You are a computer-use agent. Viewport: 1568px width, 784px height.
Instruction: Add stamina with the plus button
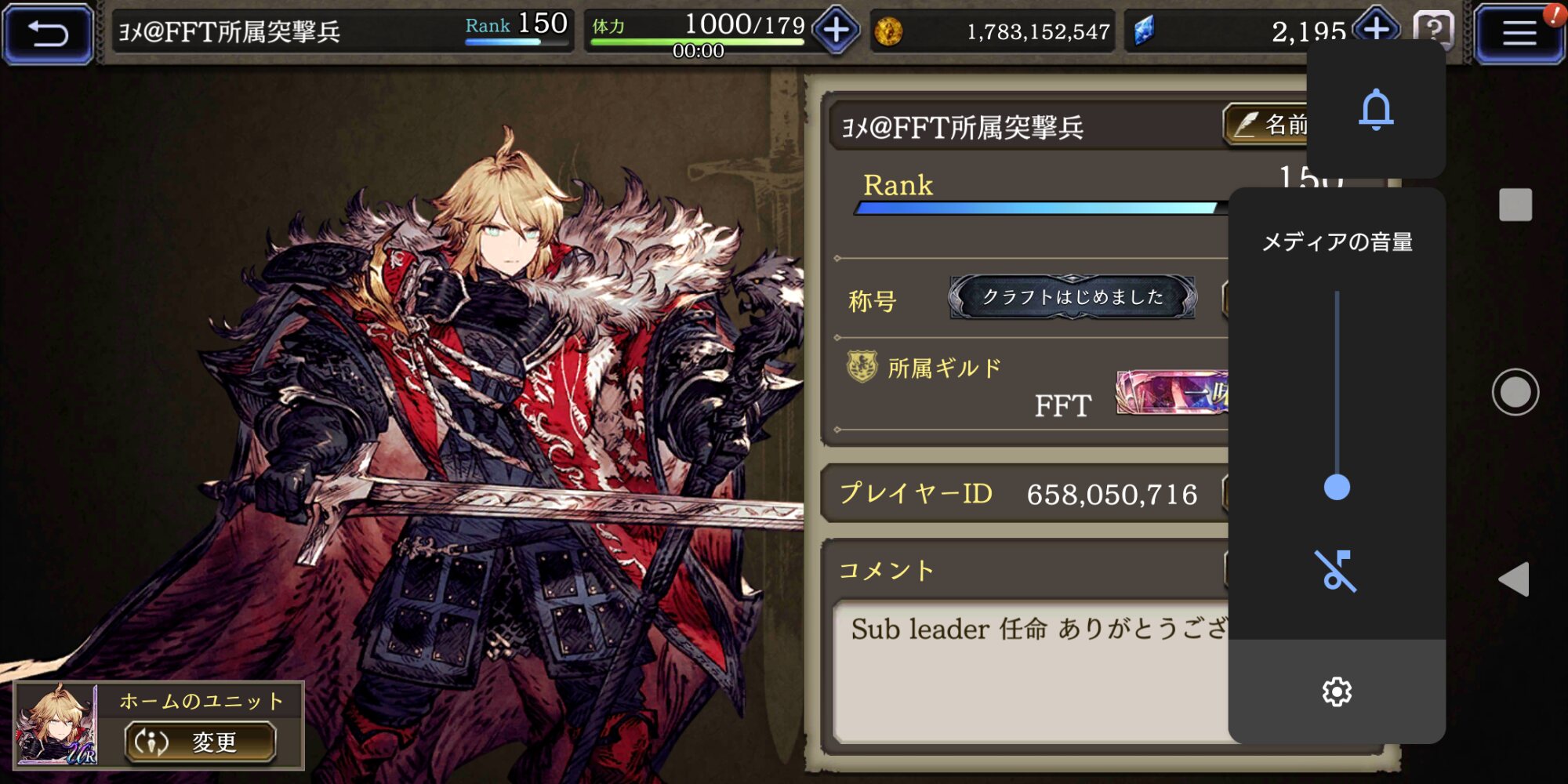836,31
